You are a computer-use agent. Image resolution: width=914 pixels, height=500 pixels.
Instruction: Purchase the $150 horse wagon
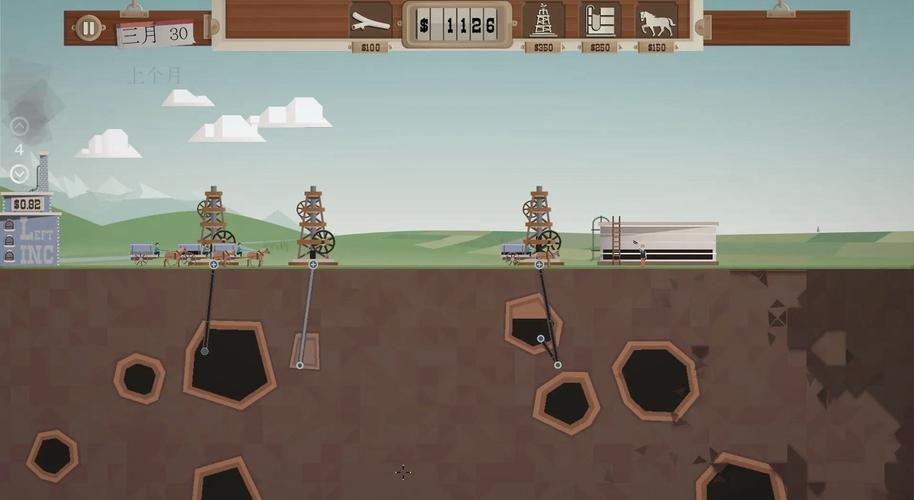tap(656, 21)
